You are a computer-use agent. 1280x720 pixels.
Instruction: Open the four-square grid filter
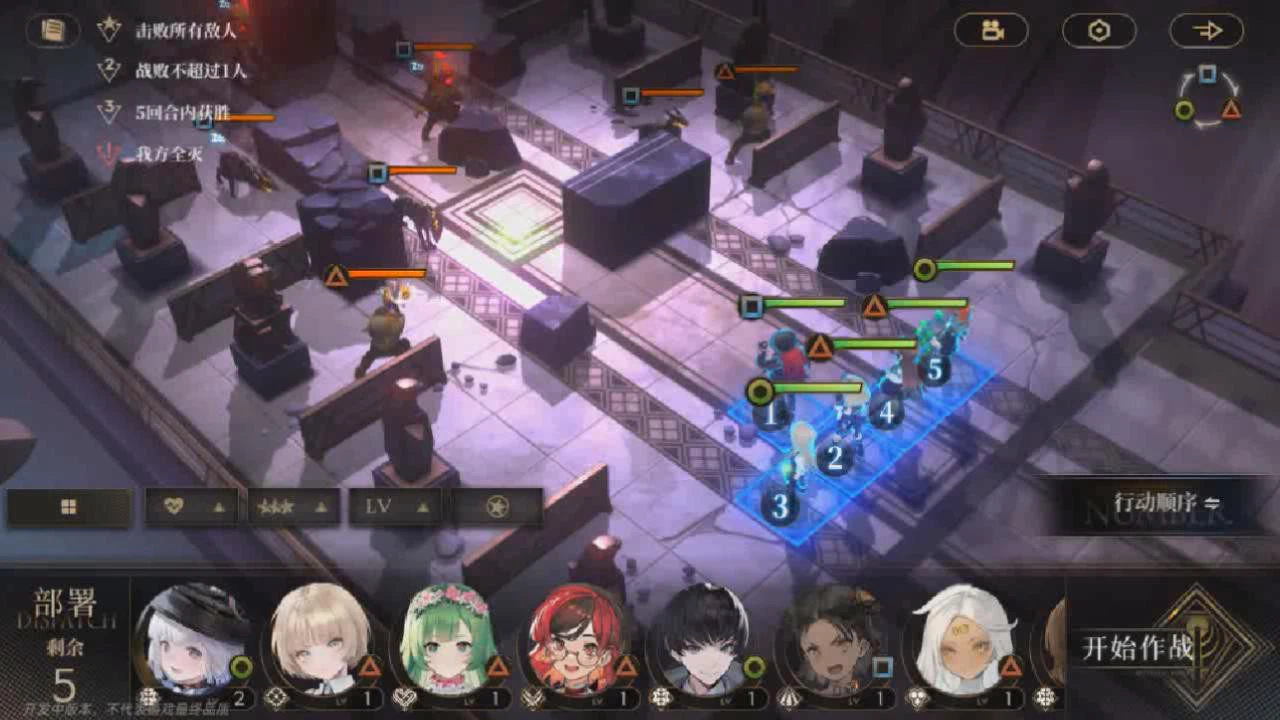point(69,507)
